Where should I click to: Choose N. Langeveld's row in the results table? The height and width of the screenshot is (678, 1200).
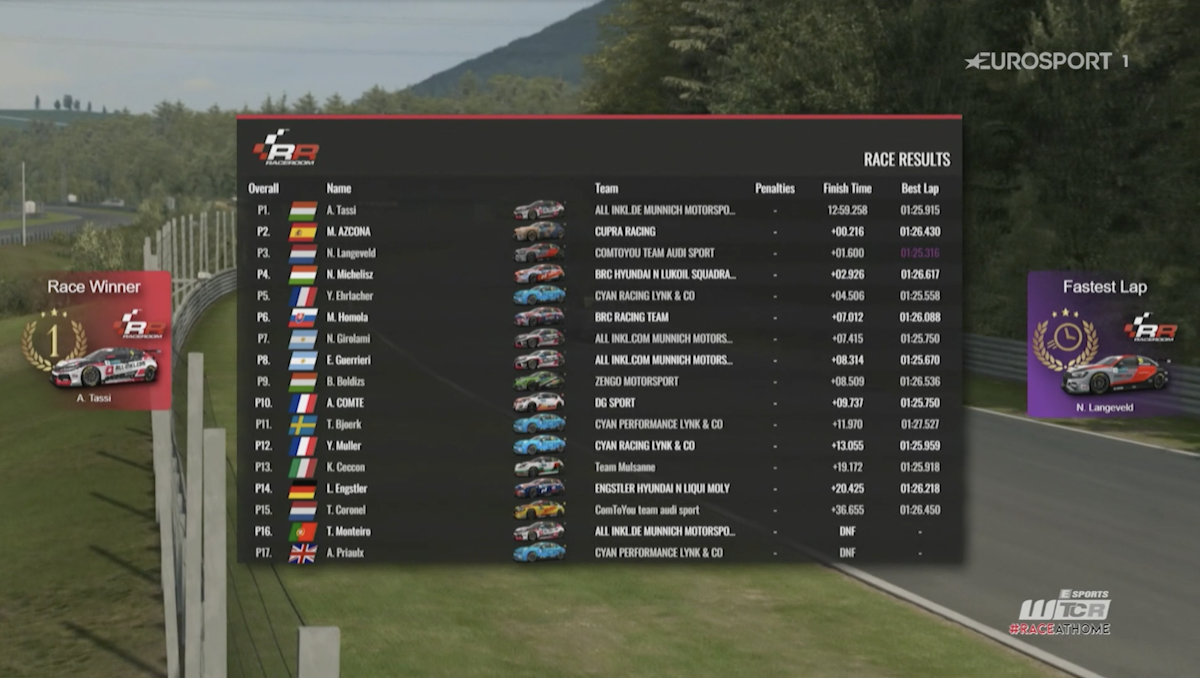(599, 253)
